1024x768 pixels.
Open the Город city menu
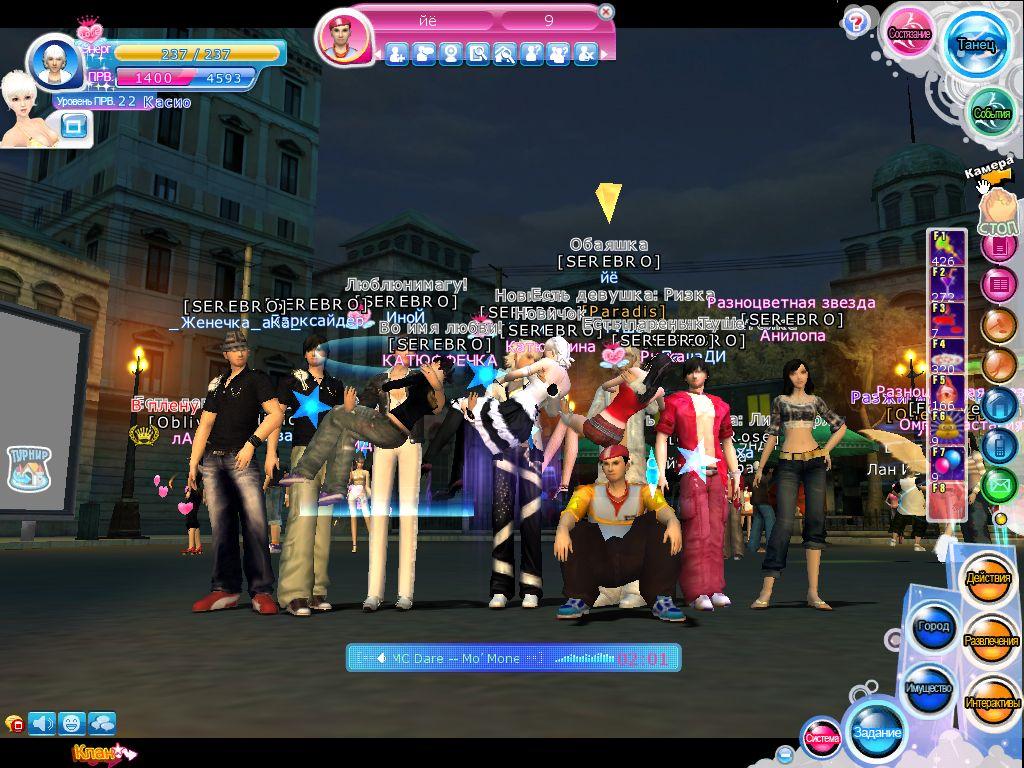click(932, 627)
